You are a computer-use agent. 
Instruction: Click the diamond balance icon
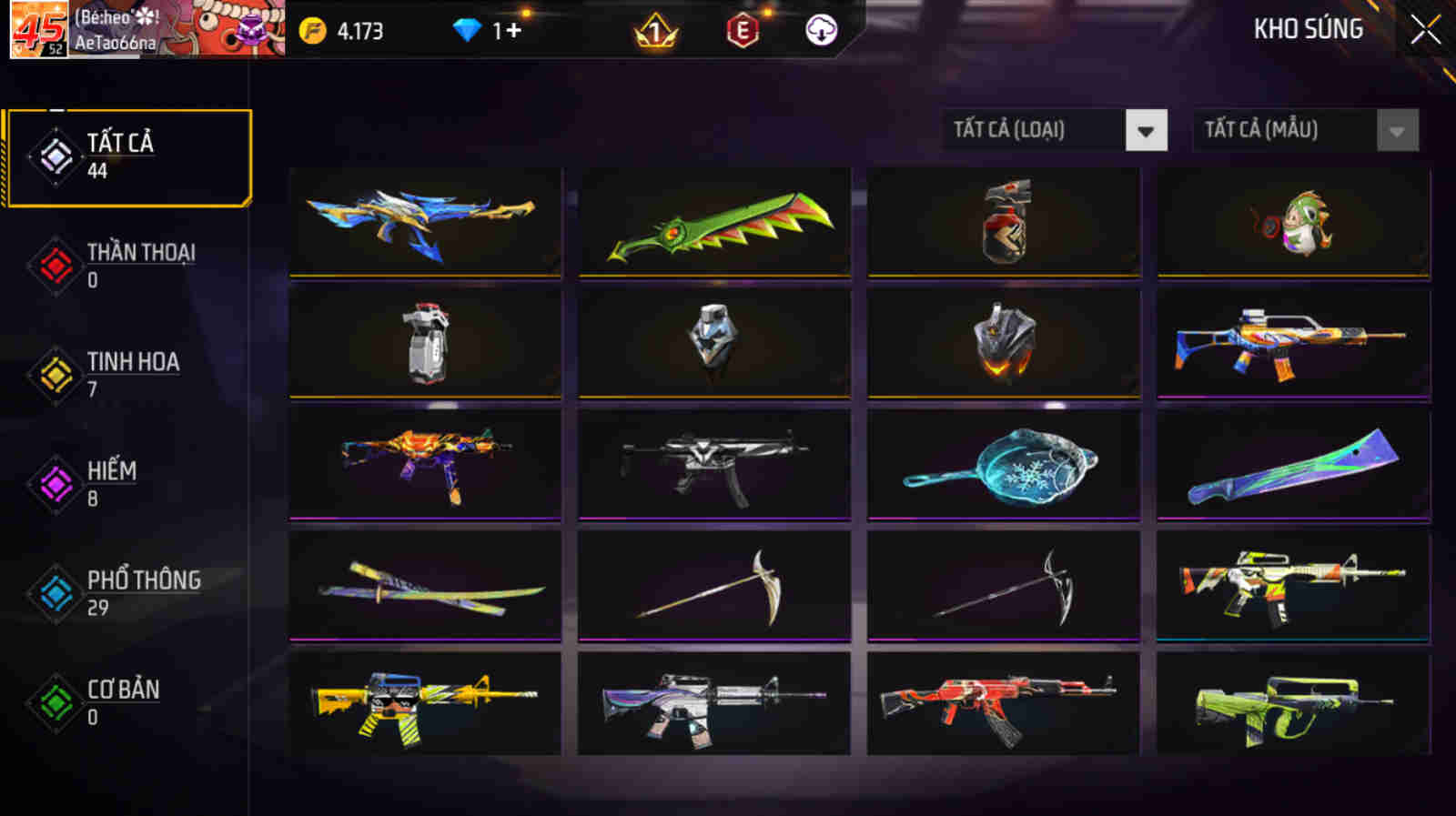pos(467,30)
